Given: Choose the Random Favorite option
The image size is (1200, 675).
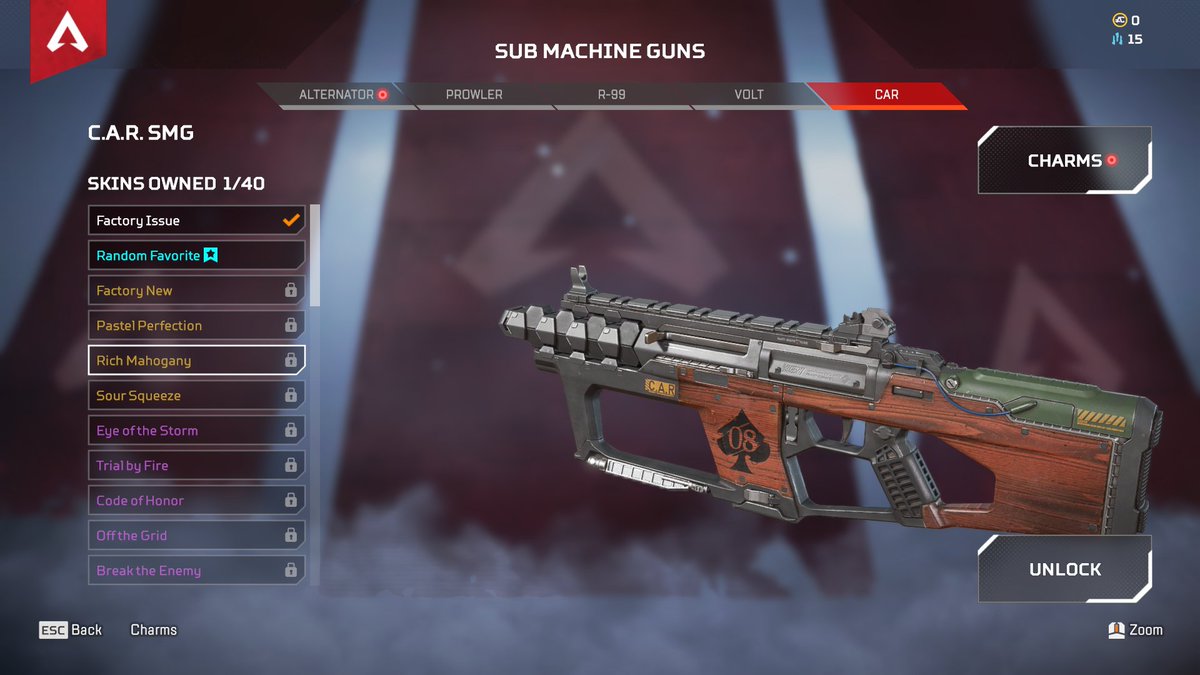Looking at the screenshot, I should coord(196,256).
